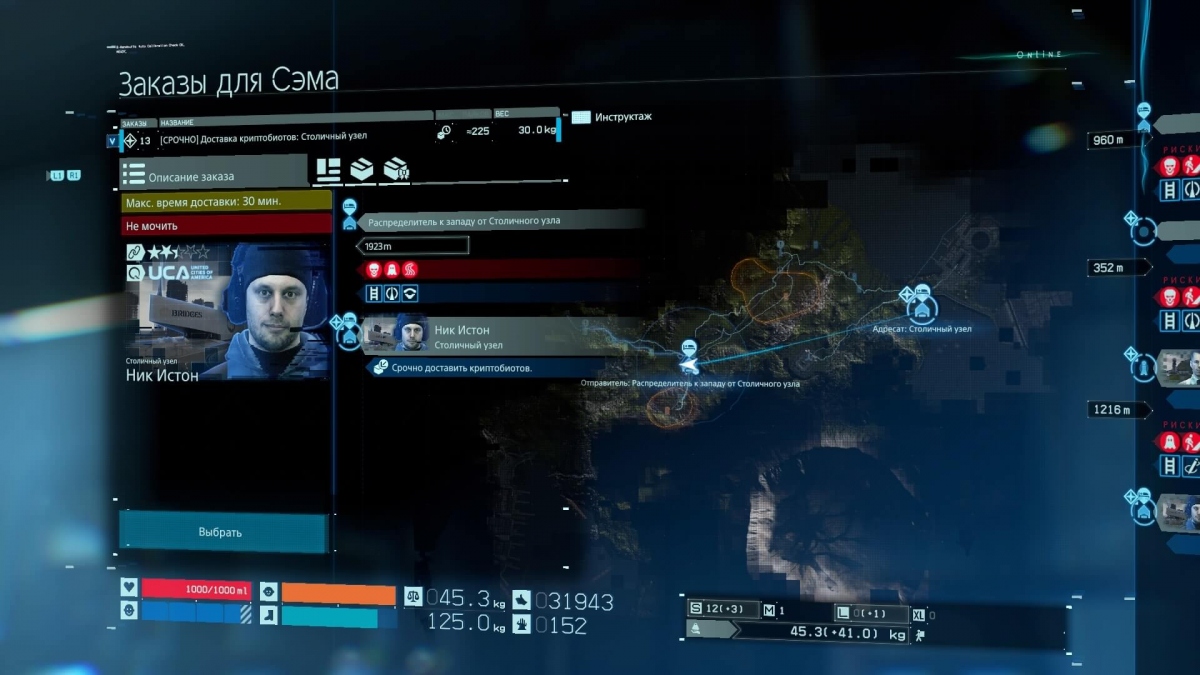
Task: Confirm the order with the Выбрать button
Action: click(x=223, y=532)
